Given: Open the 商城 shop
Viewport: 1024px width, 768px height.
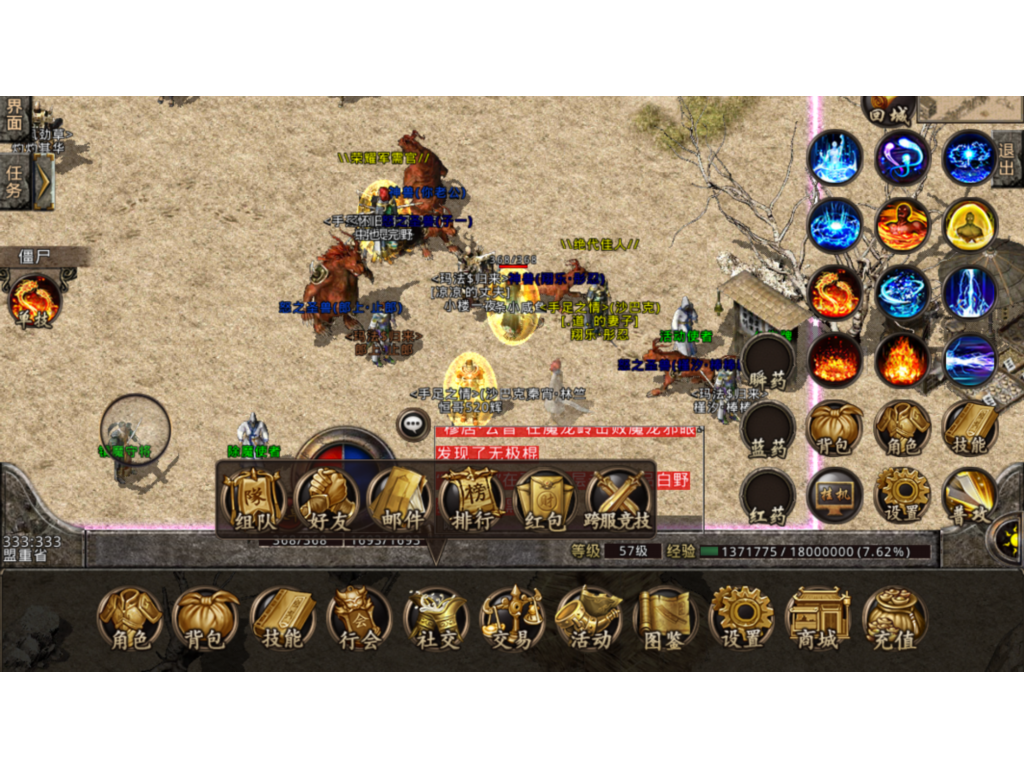Looking at the screenshot, I should 818,617.
